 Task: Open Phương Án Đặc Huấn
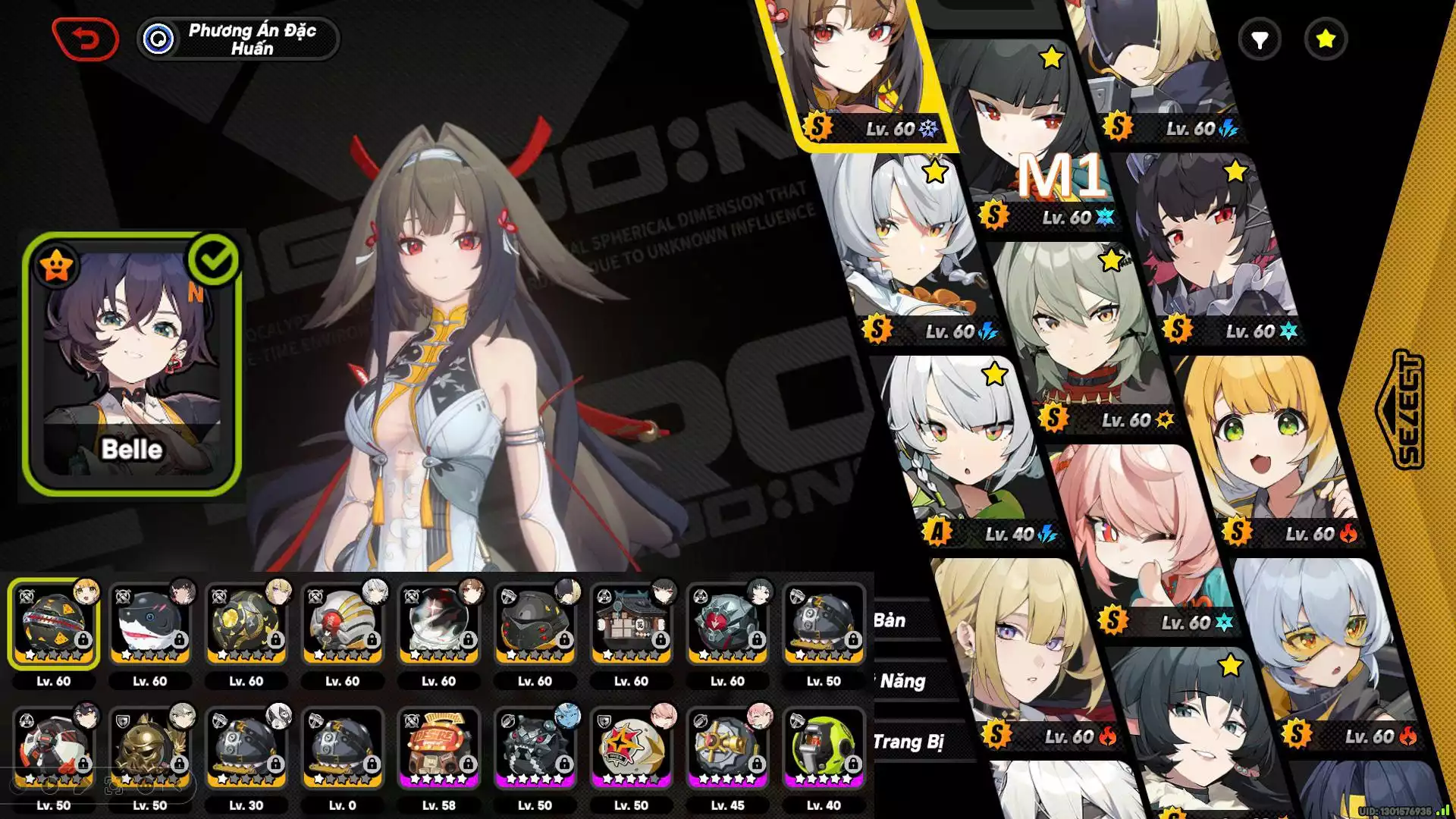click(x=238, y=39)
